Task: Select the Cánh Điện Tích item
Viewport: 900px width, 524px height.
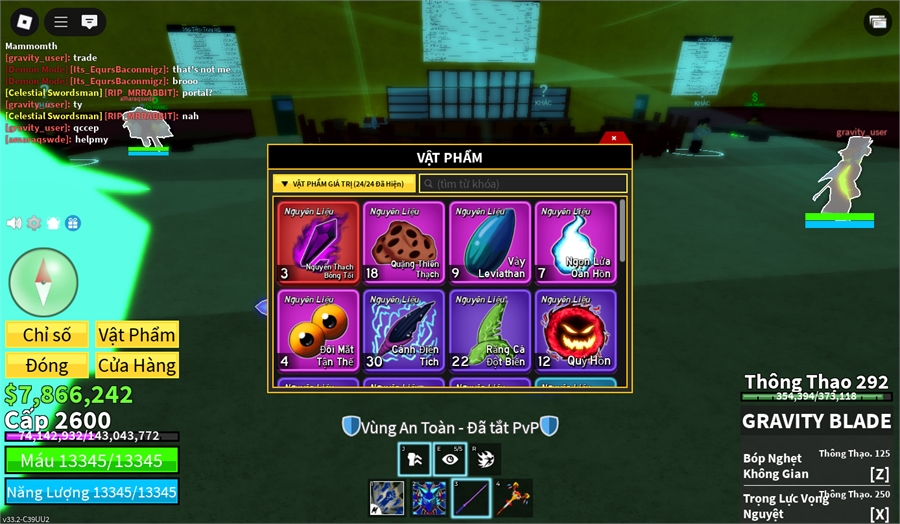Action: click(404, 330)
